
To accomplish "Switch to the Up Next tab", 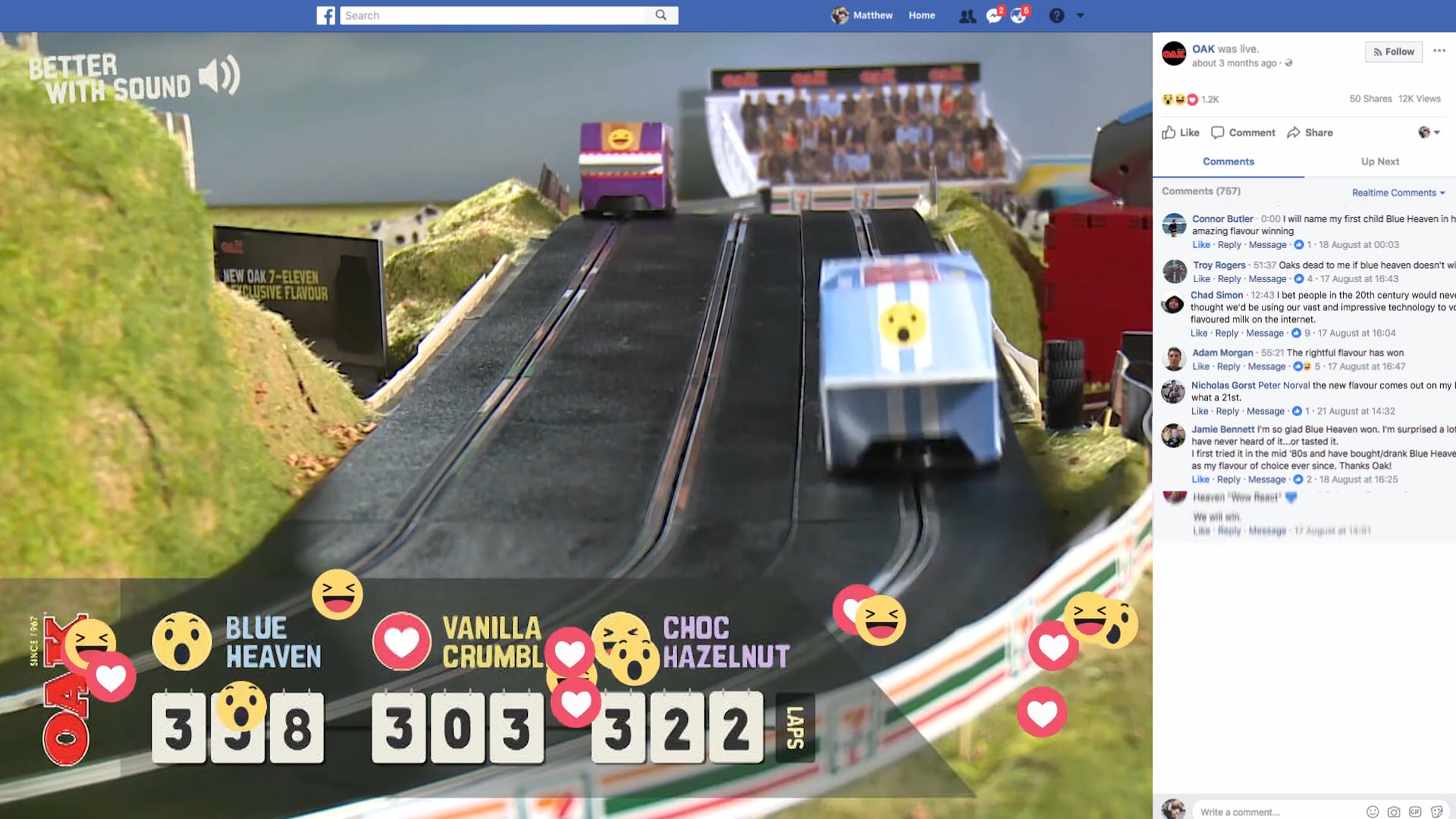I will (1380, 161).
